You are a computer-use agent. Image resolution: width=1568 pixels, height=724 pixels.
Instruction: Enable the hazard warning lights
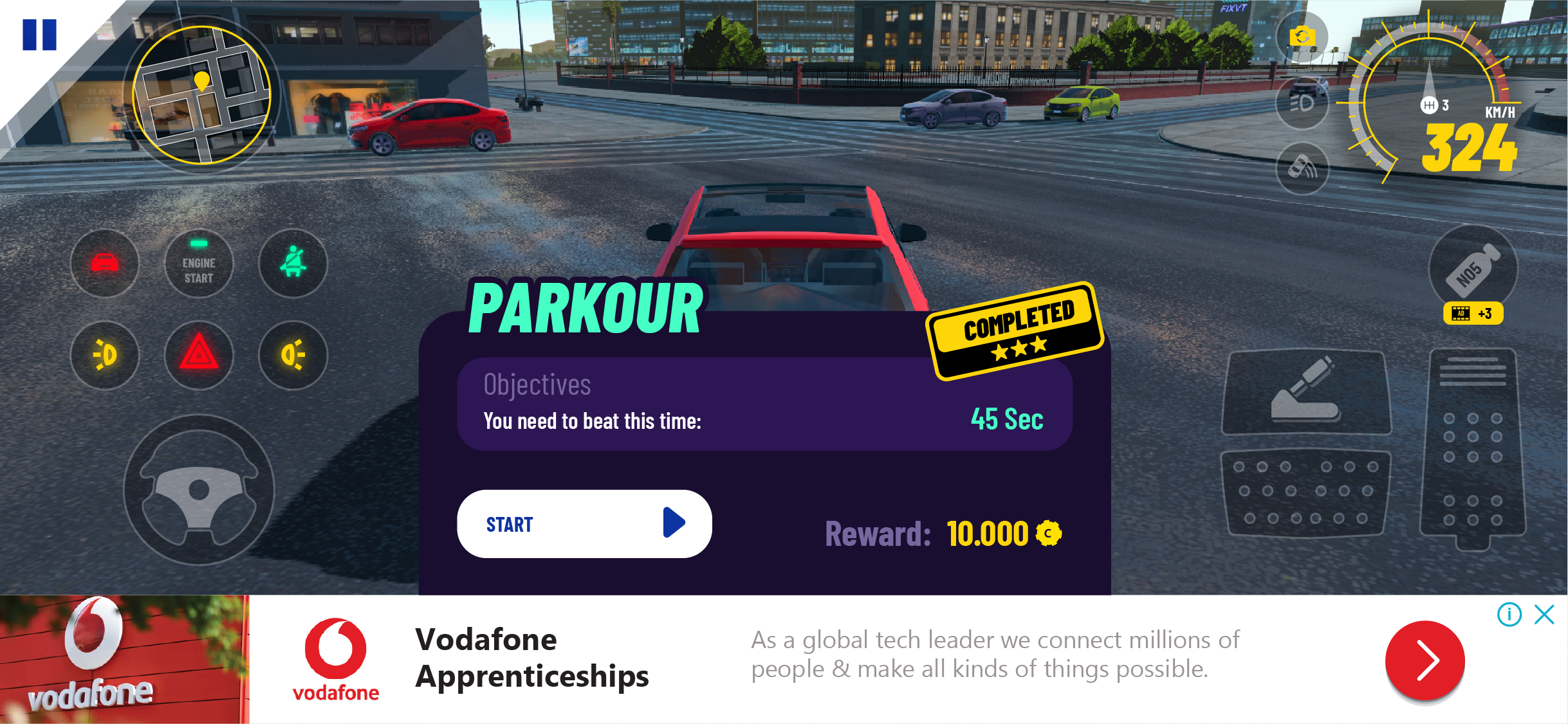click(x=199, y=354)
